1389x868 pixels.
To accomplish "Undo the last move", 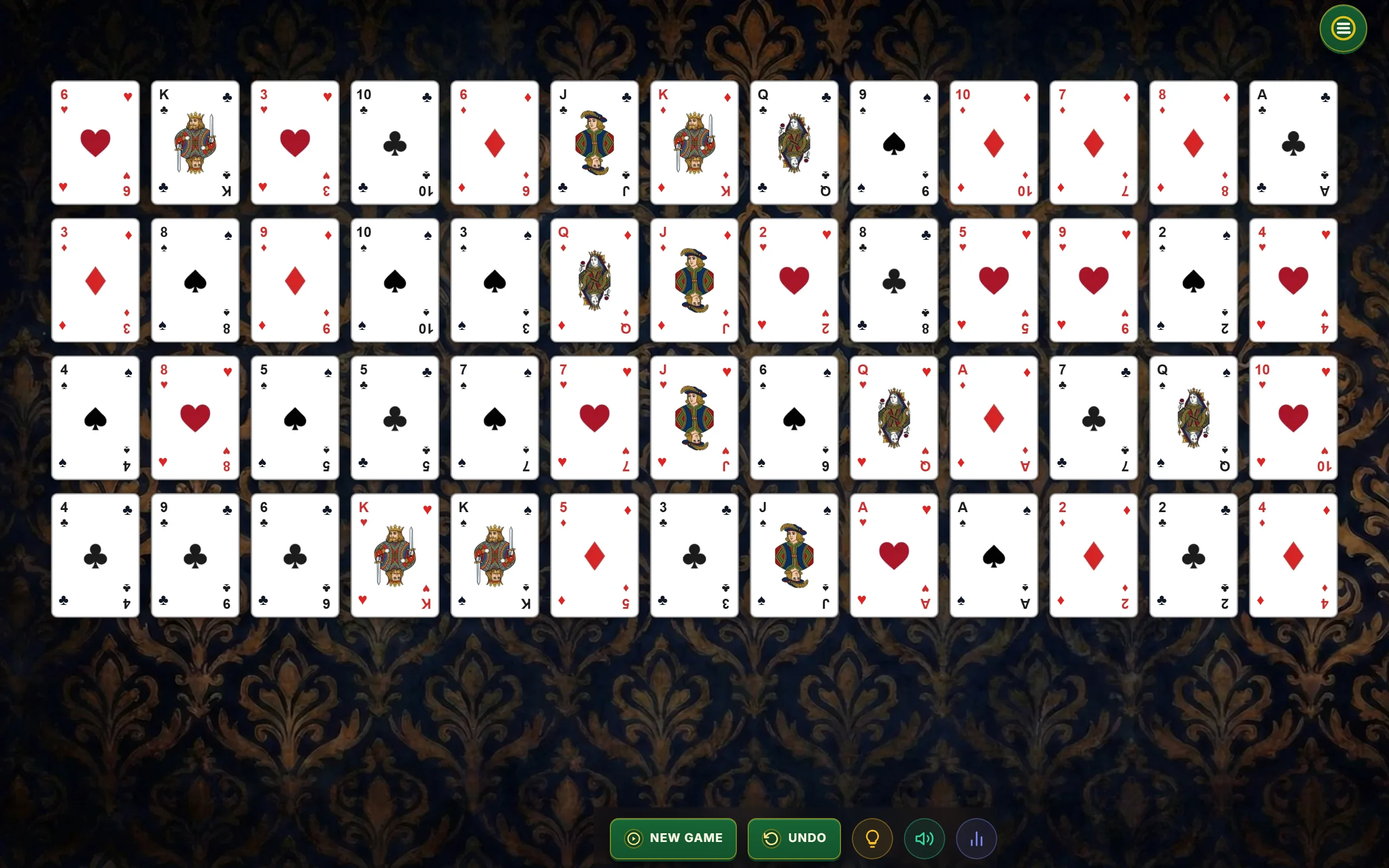I will pos(794,838).
